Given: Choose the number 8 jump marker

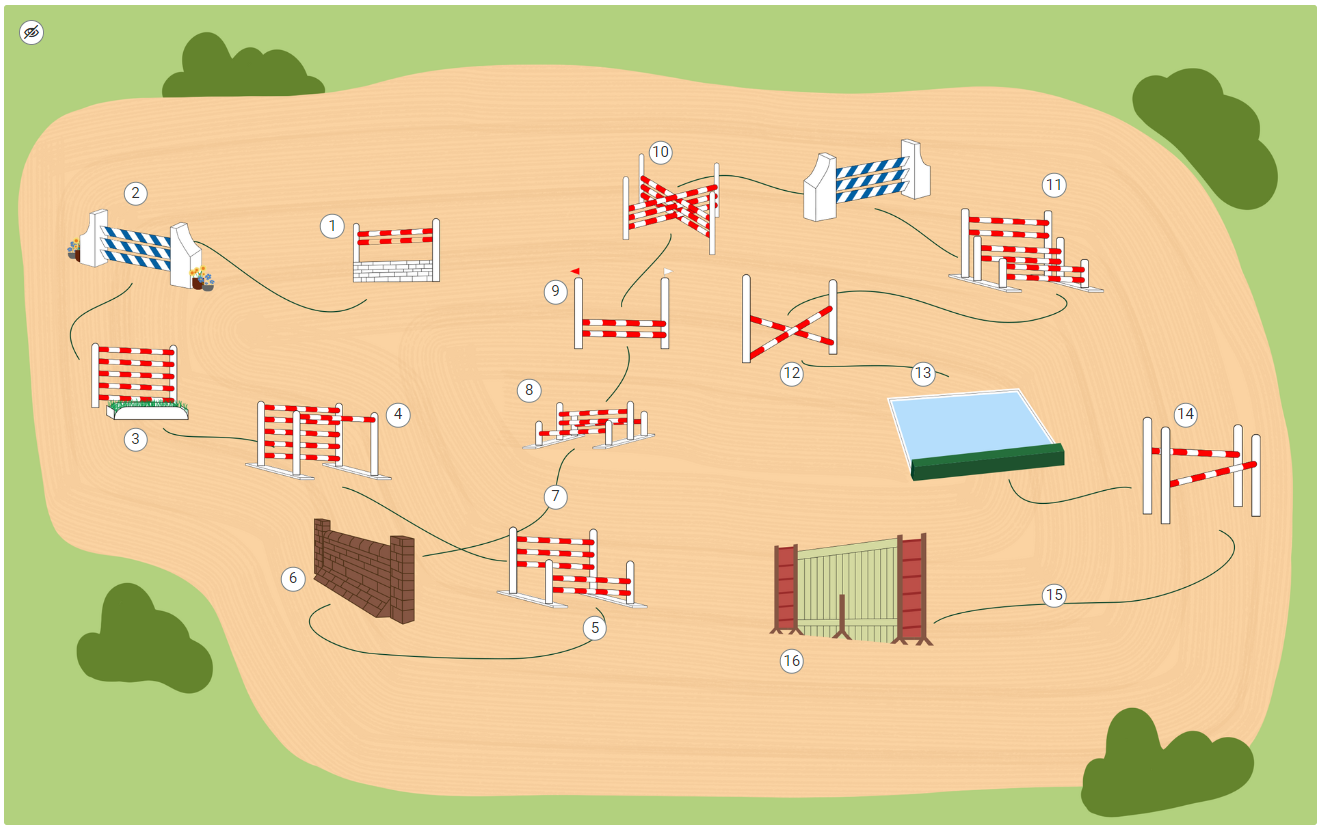Looking at the screenshot, I should 529,389.
